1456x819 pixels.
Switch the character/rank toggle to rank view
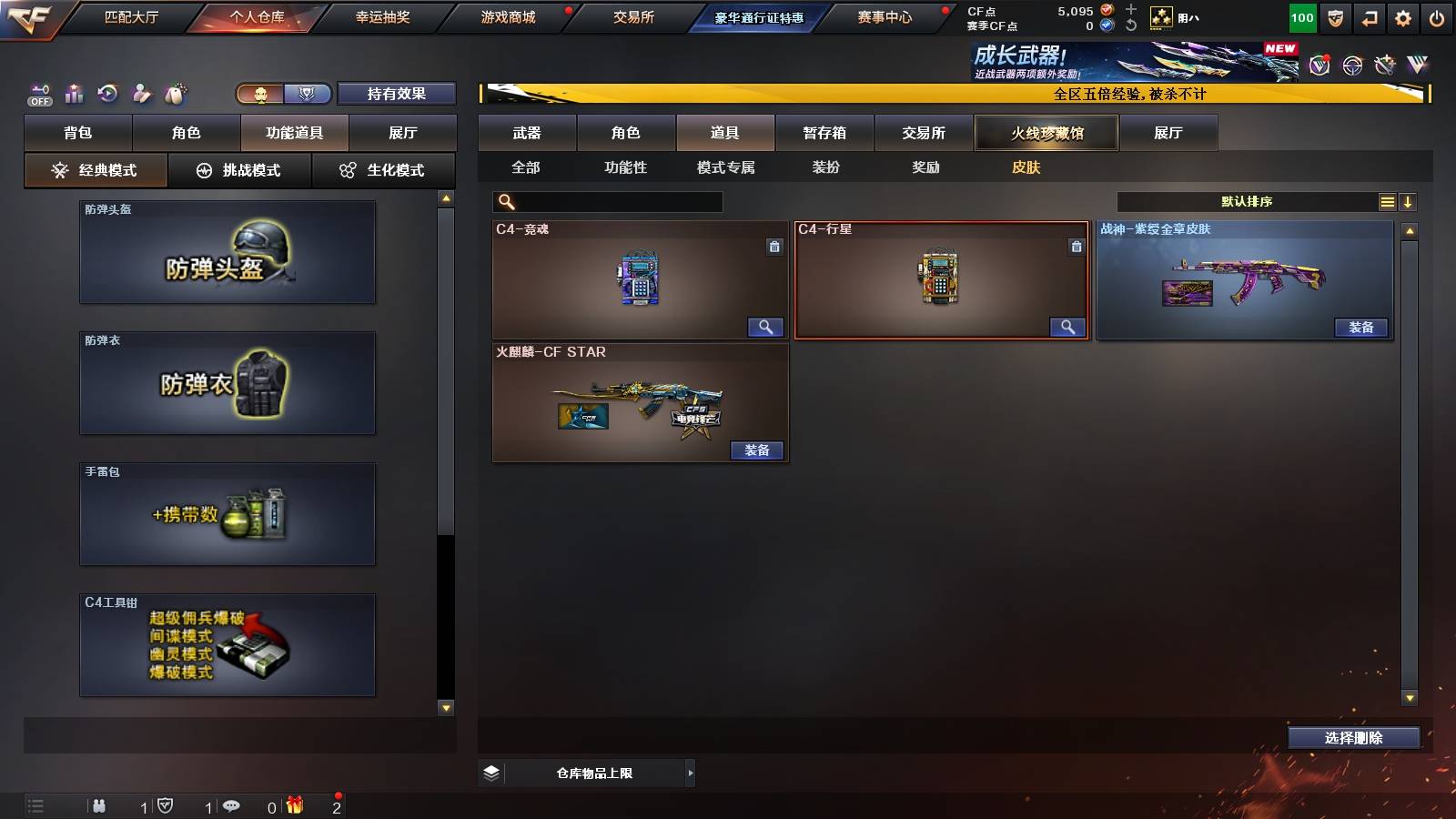[307, 93]
